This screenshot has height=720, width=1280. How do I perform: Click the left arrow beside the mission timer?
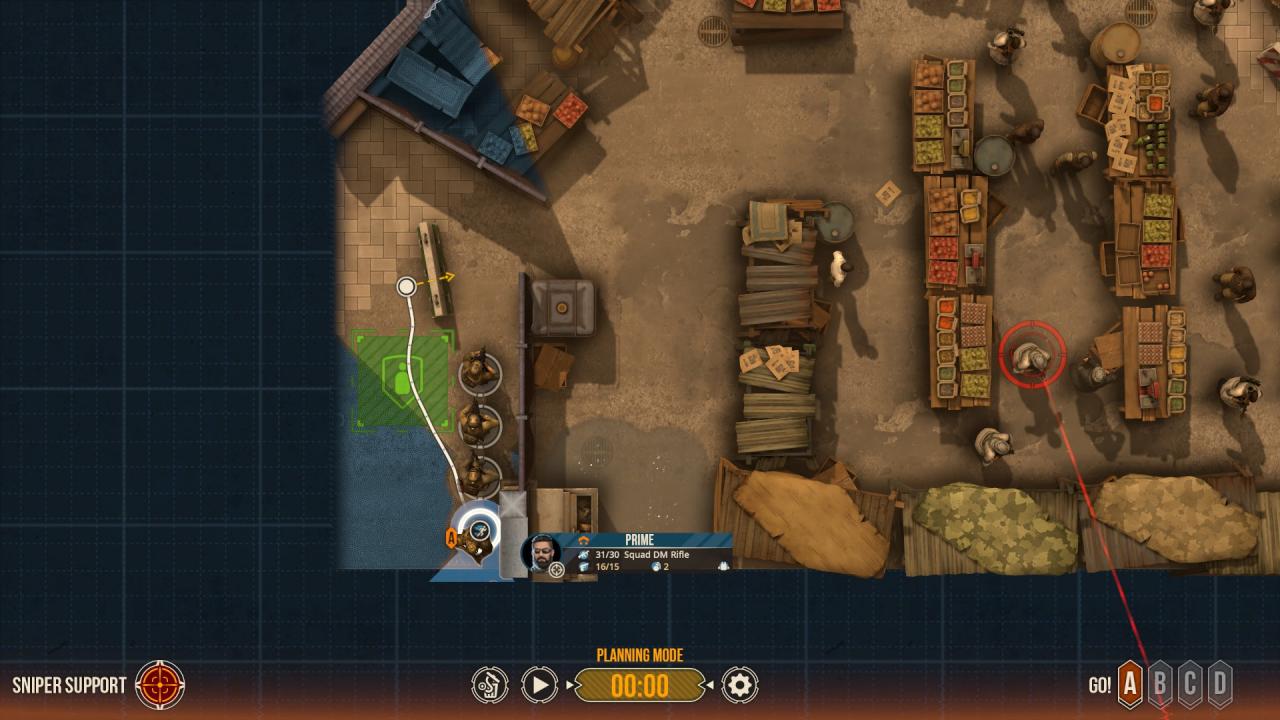coord(570,684)
